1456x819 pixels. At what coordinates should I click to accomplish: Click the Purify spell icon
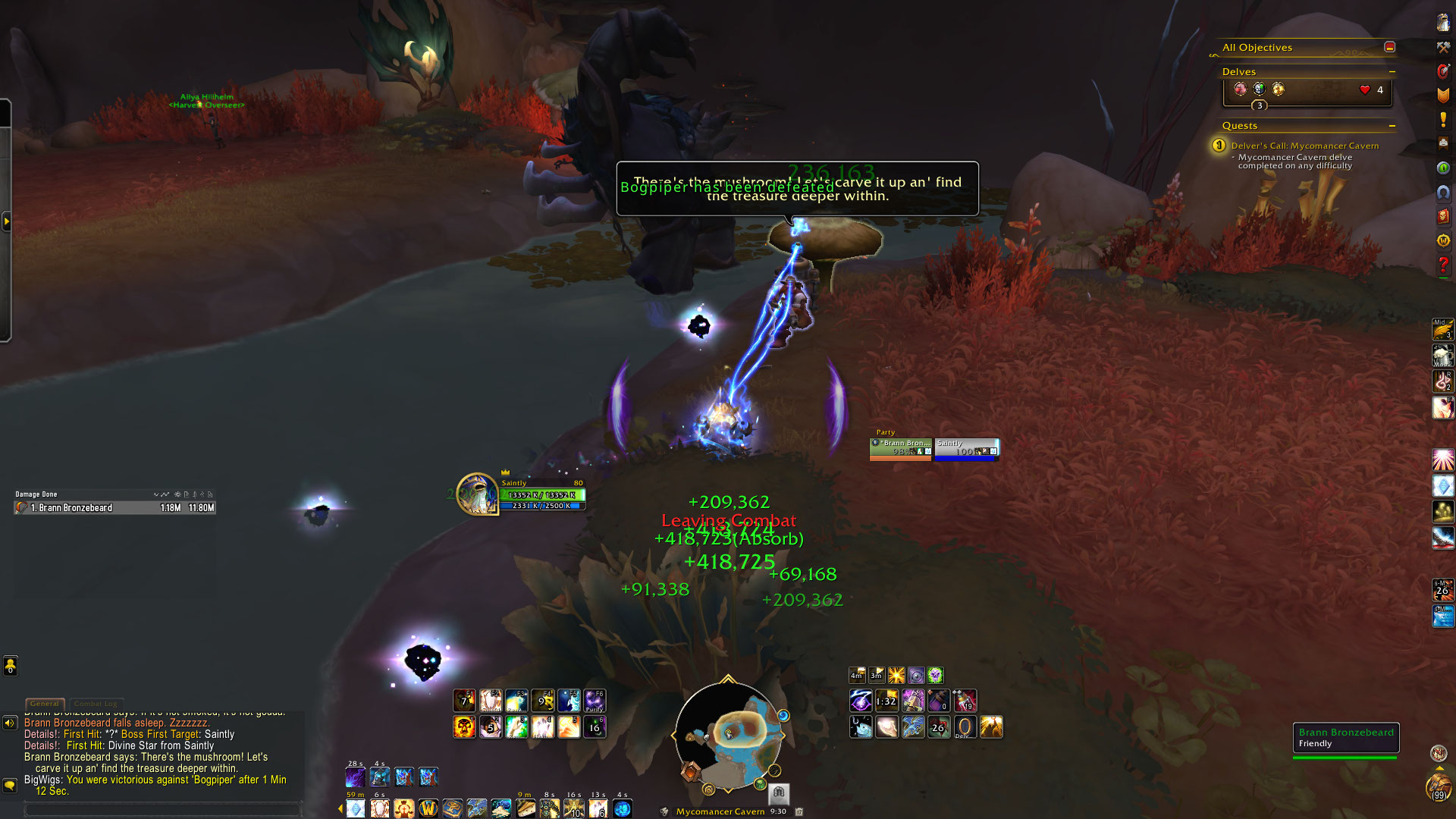[x=595, y=701]
